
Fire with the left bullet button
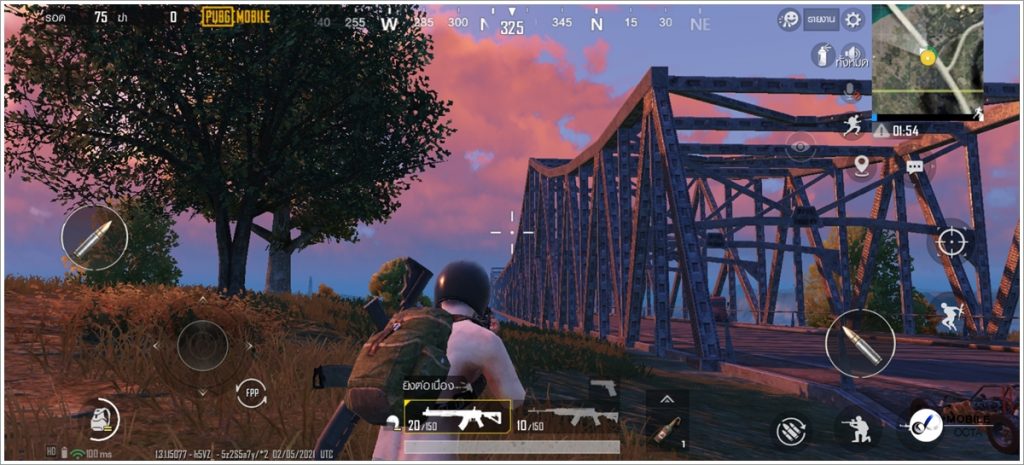pyautogui.click(x=94, y=238)
